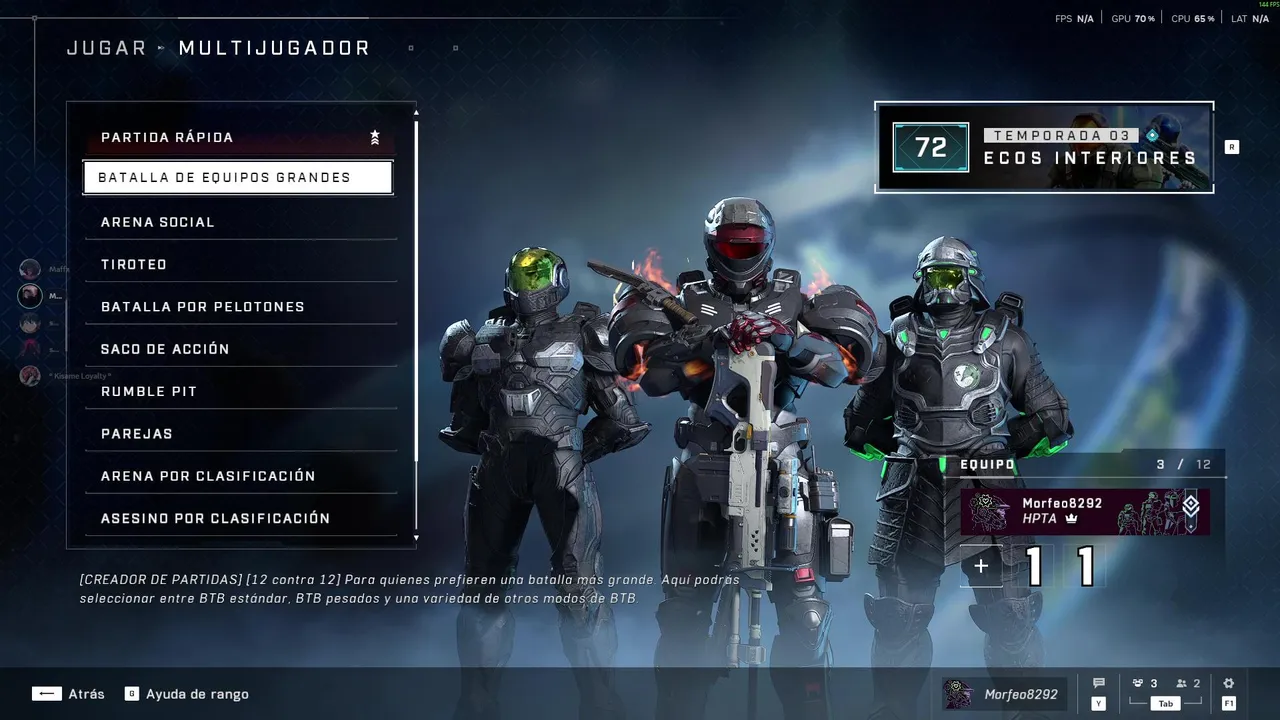The width and height of the screenshot is (1280, 720).
Task: Choose Batalla de Equipos Grandes
Action: point(238,178)
